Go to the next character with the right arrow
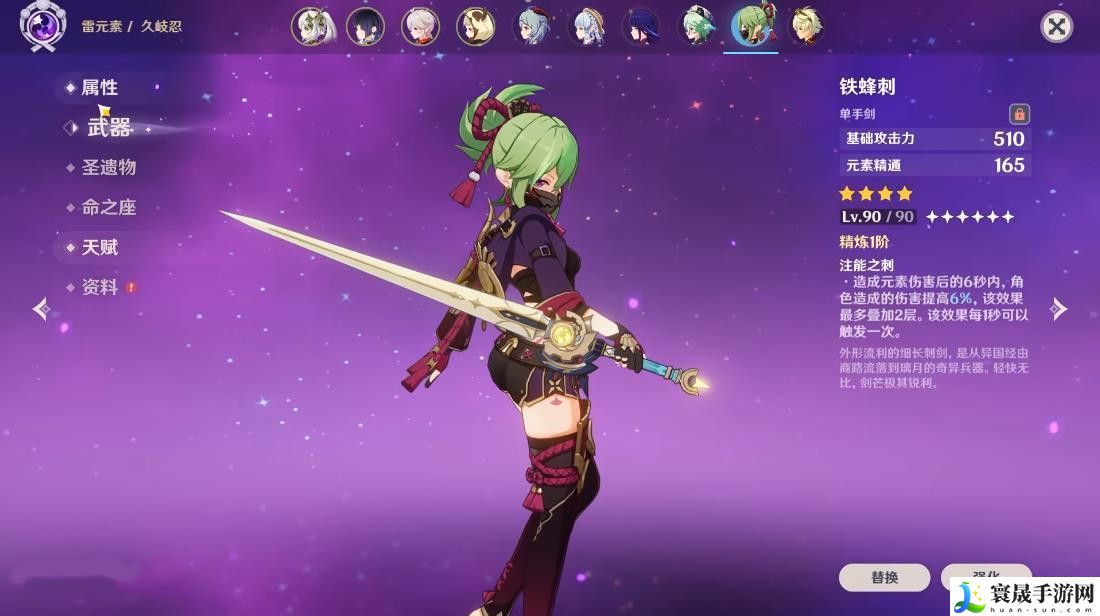This screenshot has width=1100, height=616. point(1059,309)
